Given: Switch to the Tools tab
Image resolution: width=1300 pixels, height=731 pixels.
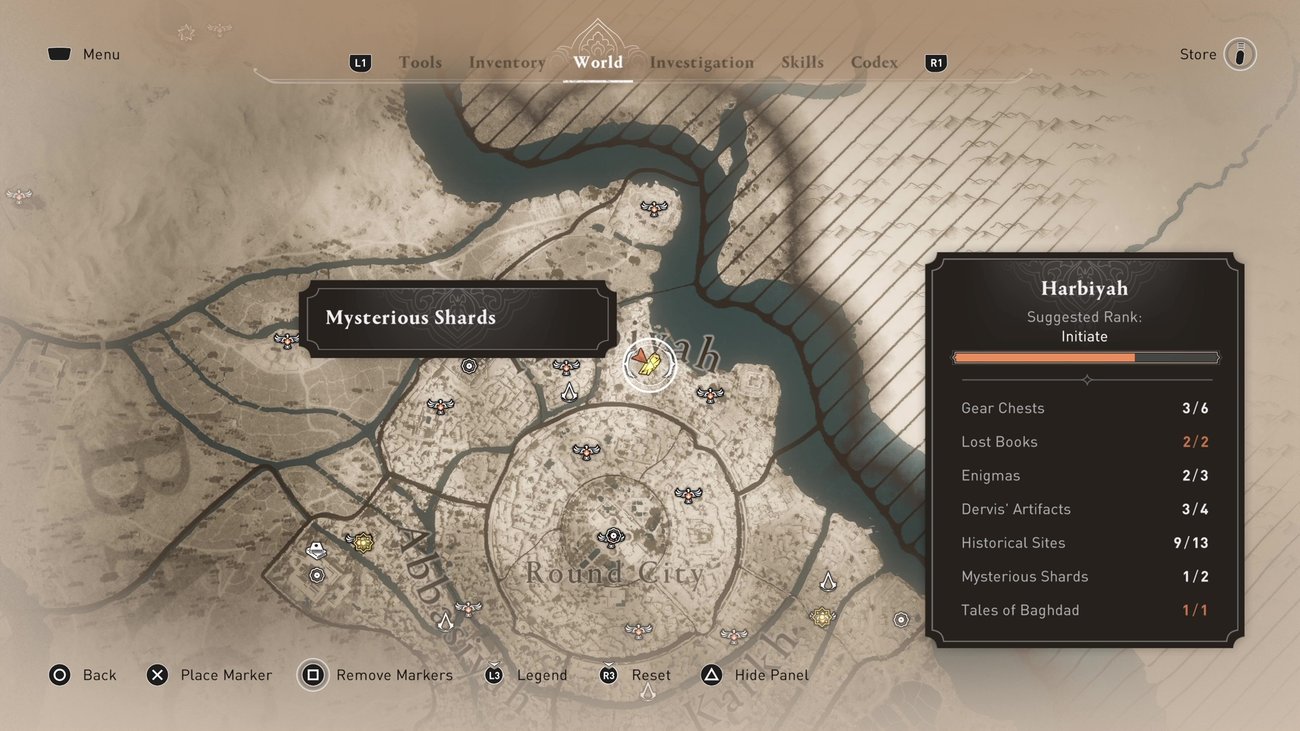Looking at the screenshot, I should pos(420,62).
